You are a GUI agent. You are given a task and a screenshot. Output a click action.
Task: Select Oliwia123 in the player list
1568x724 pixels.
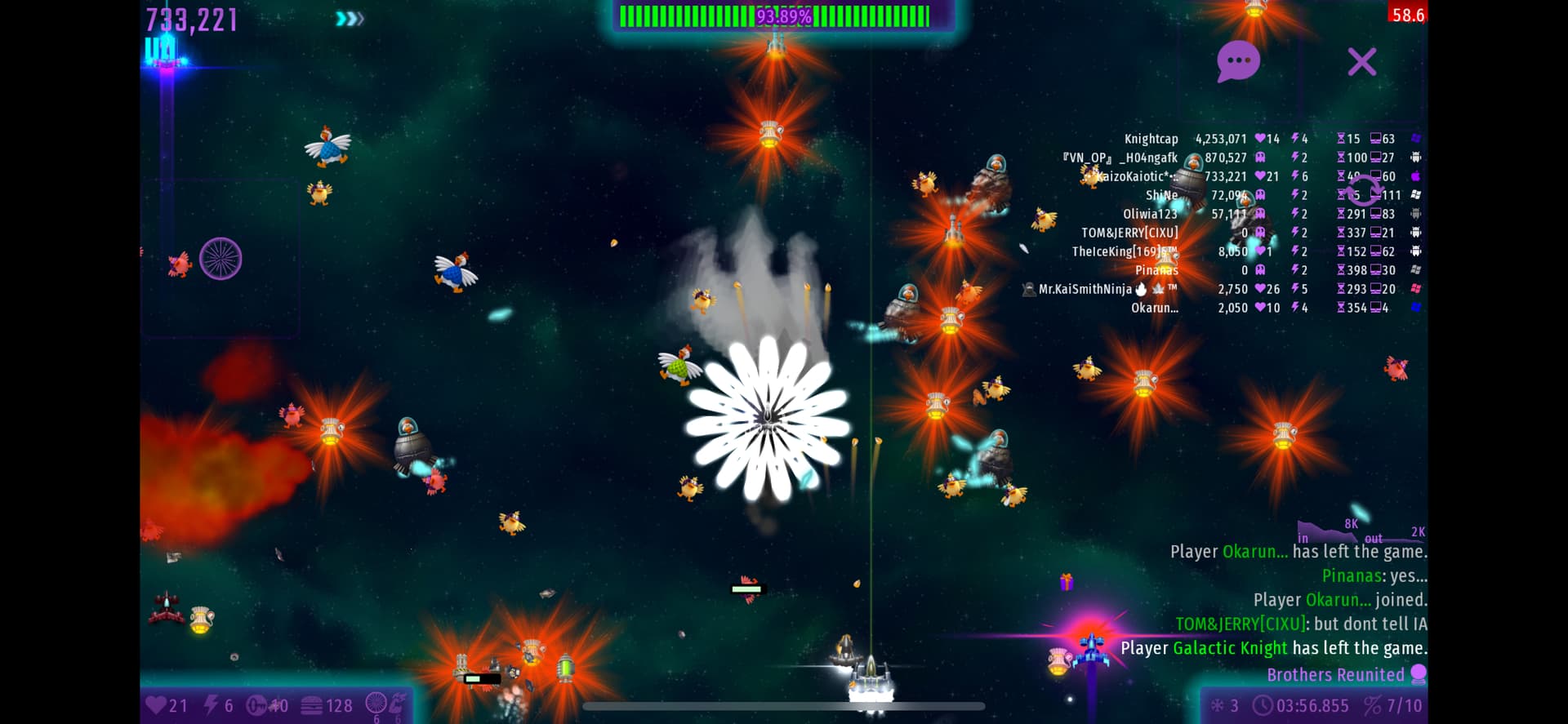[1150, 214]
